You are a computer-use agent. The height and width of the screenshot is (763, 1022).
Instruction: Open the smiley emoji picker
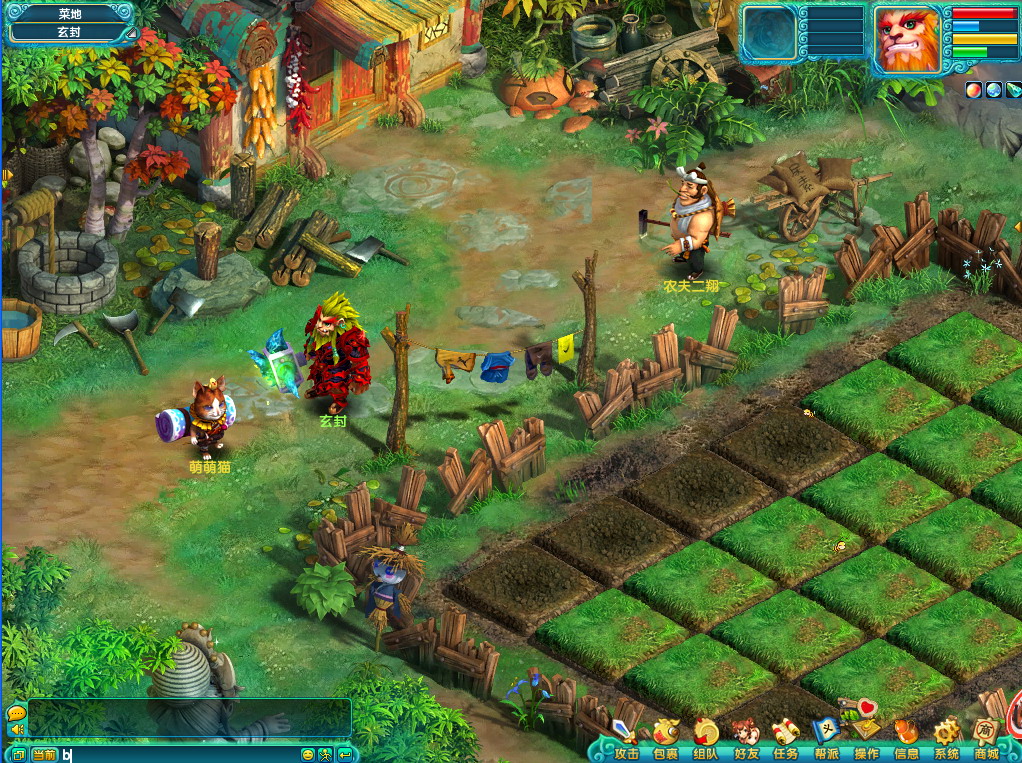point(308,755)
